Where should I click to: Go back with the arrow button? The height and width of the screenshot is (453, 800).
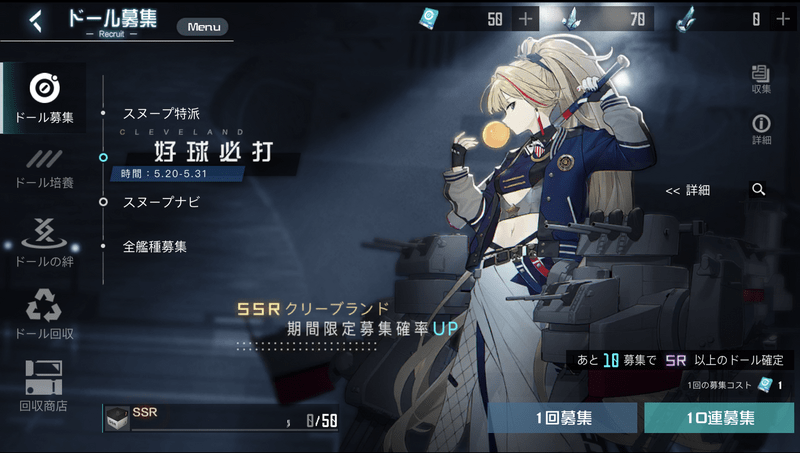(36, 20)
